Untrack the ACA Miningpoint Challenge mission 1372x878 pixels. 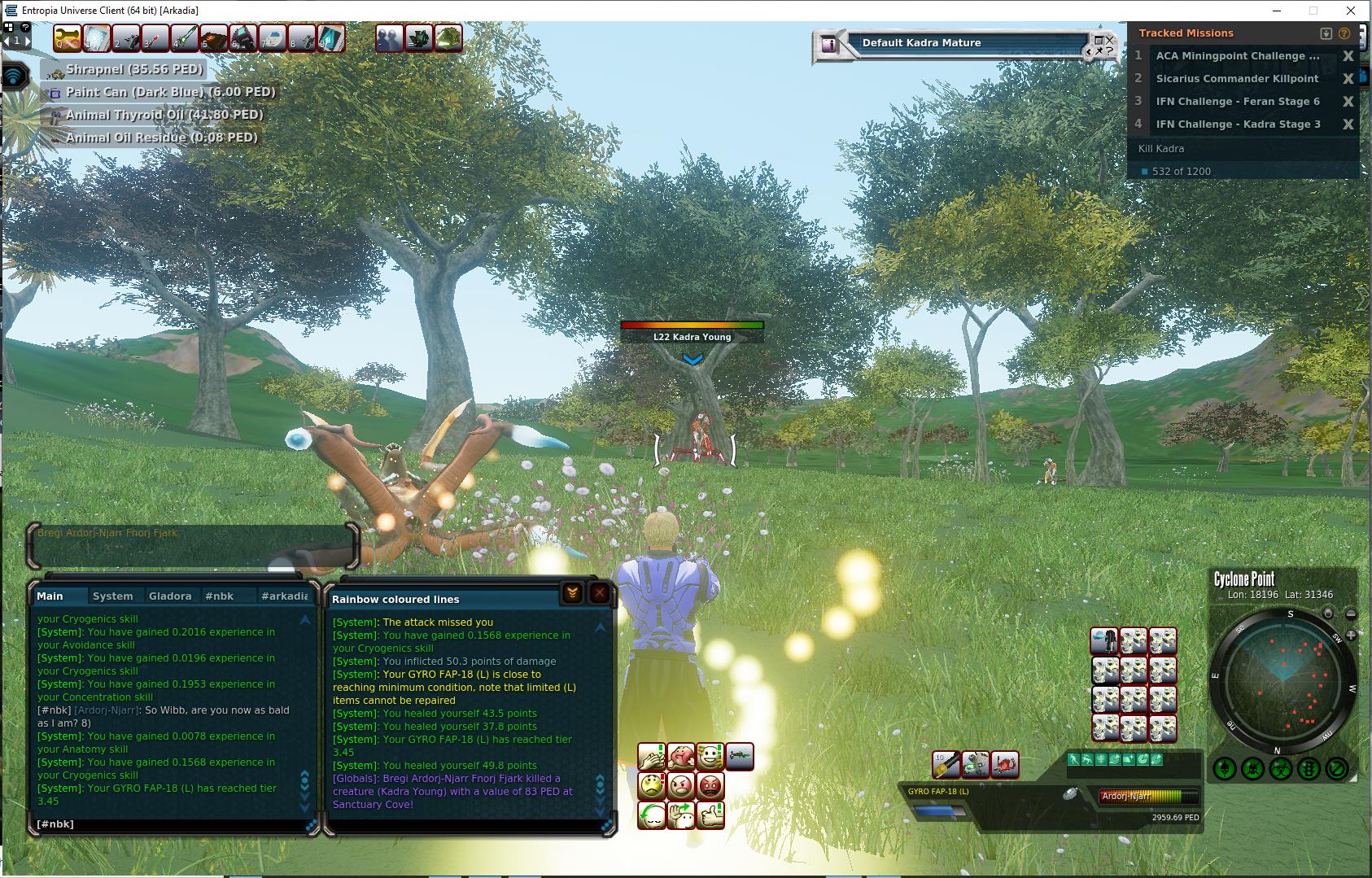point(1348,56)
